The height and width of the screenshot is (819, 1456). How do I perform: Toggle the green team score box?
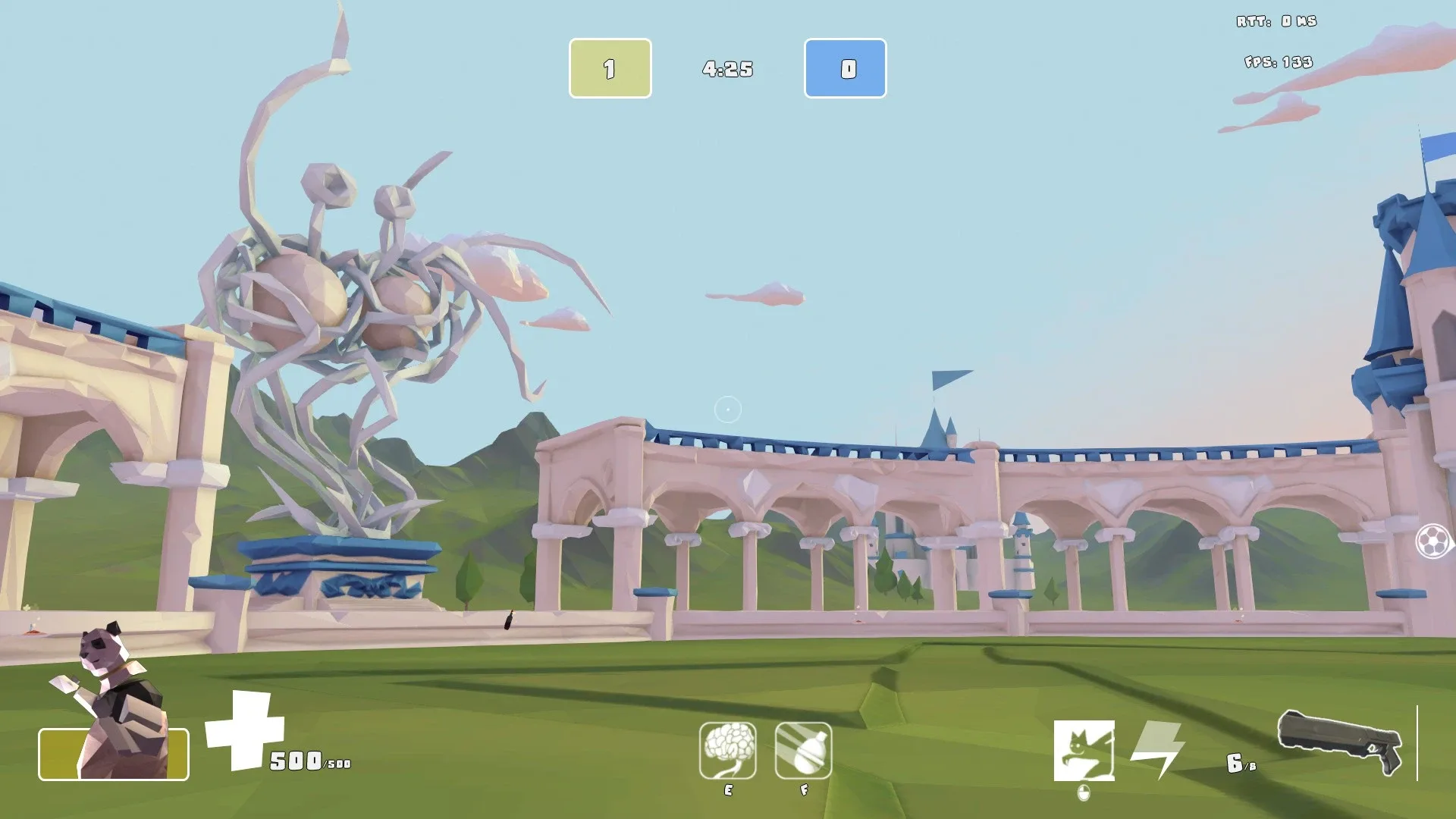[x=610, y=68]
